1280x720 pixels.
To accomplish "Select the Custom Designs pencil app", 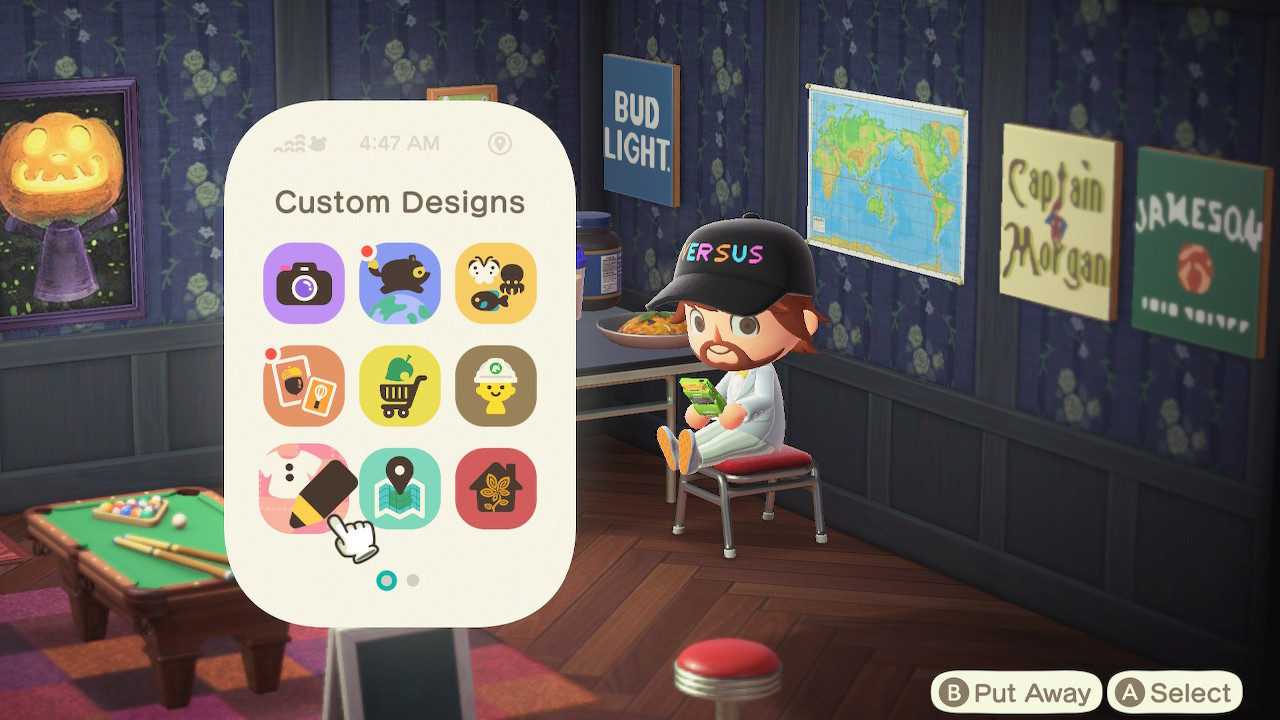I will pos(303,487).
